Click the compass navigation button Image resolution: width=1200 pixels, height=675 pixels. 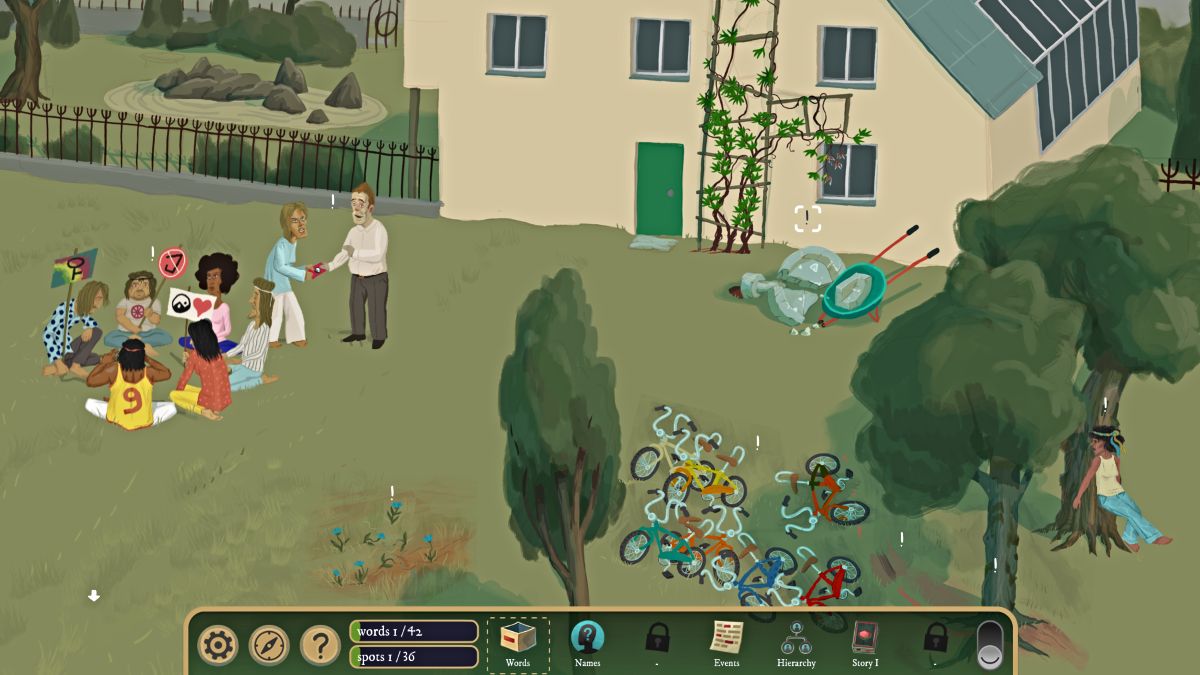[x=269, y=645]
